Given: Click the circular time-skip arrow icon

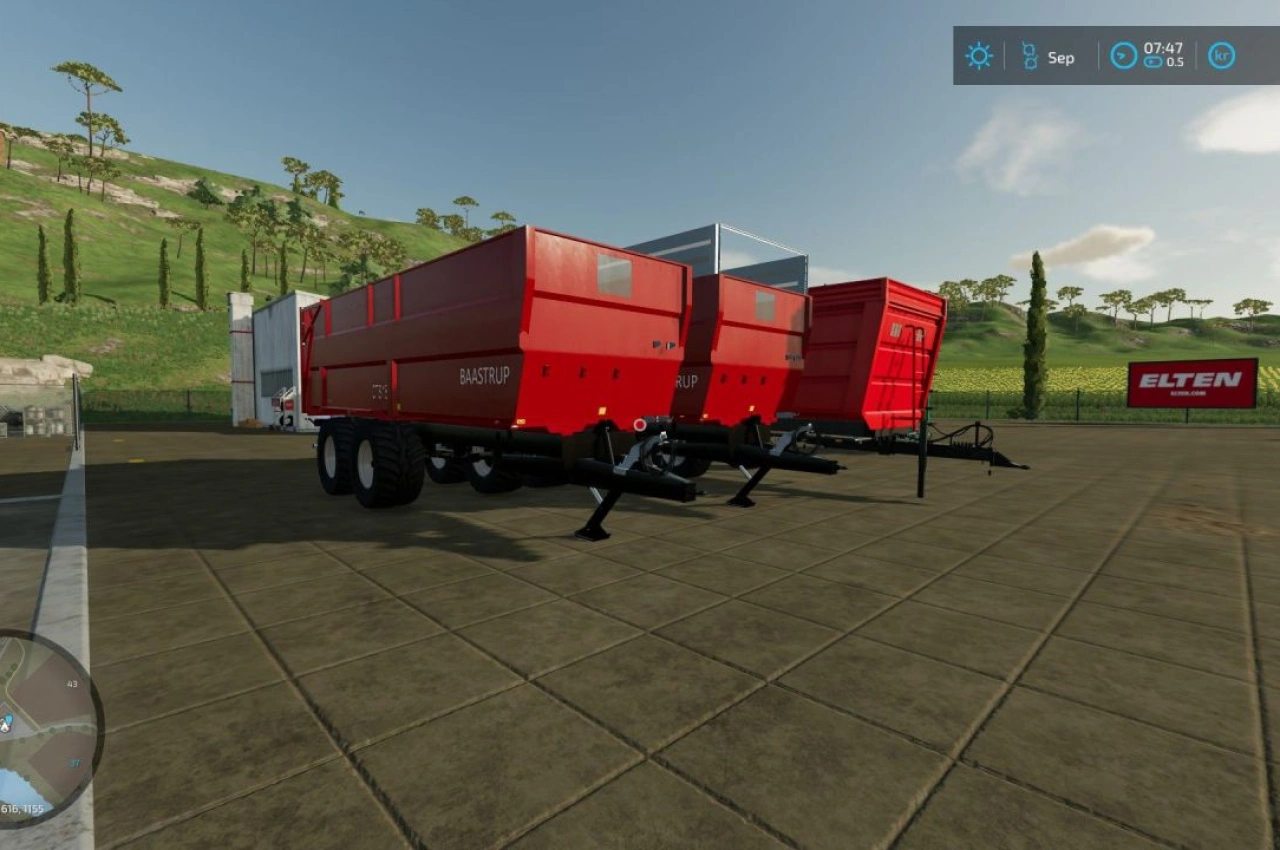Looking at the screenshot, I should [x=1123, y=54].
